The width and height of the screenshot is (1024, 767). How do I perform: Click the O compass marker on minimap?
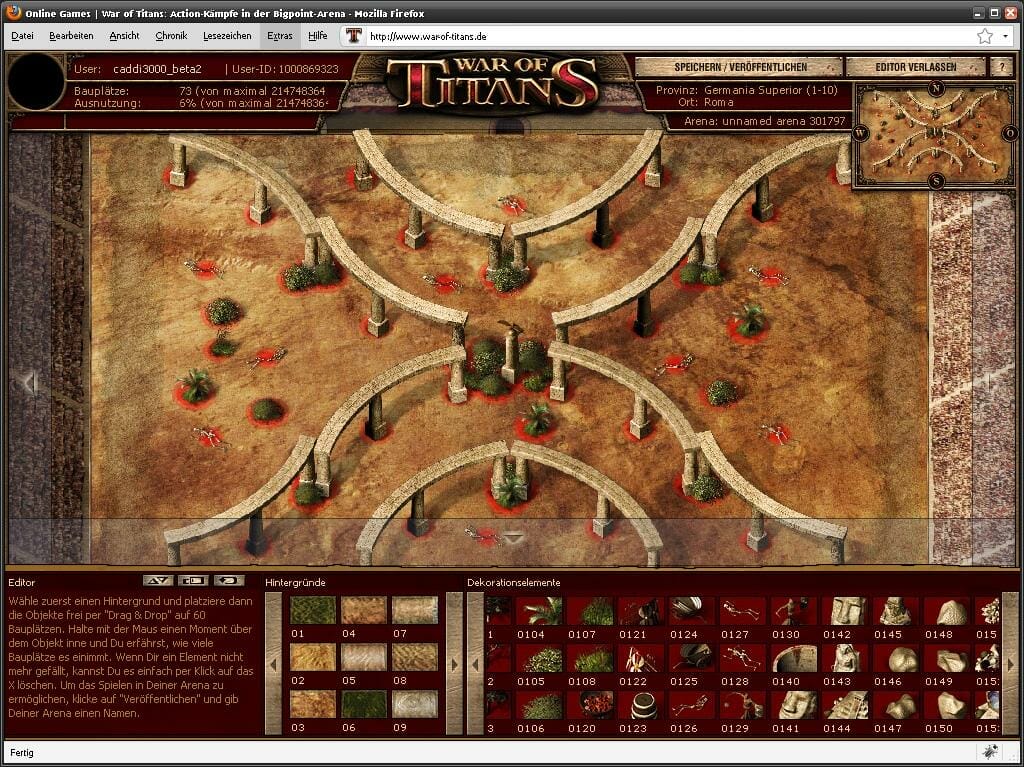point(1012,132)
